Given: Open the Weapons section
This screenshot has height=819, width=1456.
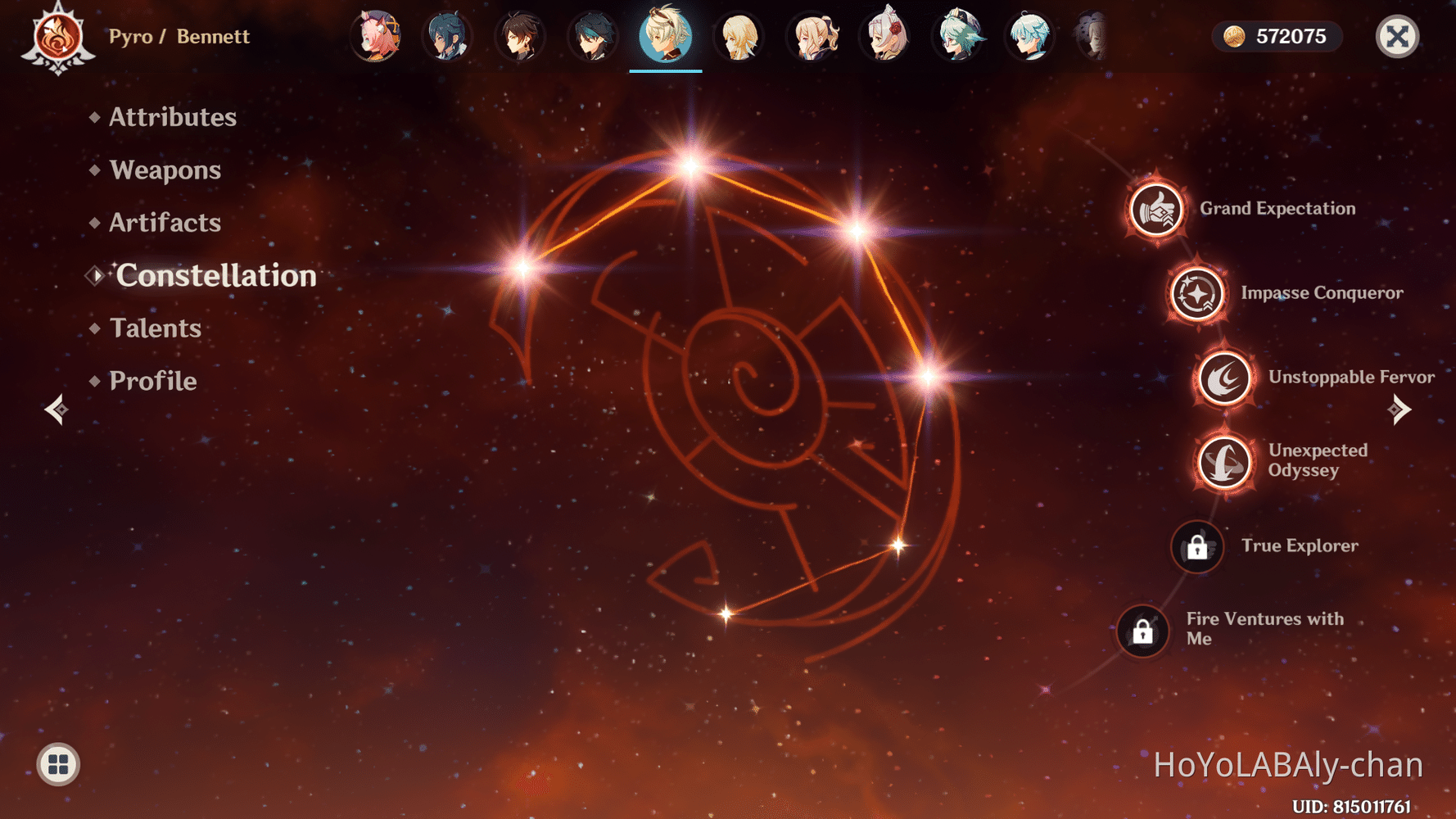Looking at the screenshot, I should [165, 170].
